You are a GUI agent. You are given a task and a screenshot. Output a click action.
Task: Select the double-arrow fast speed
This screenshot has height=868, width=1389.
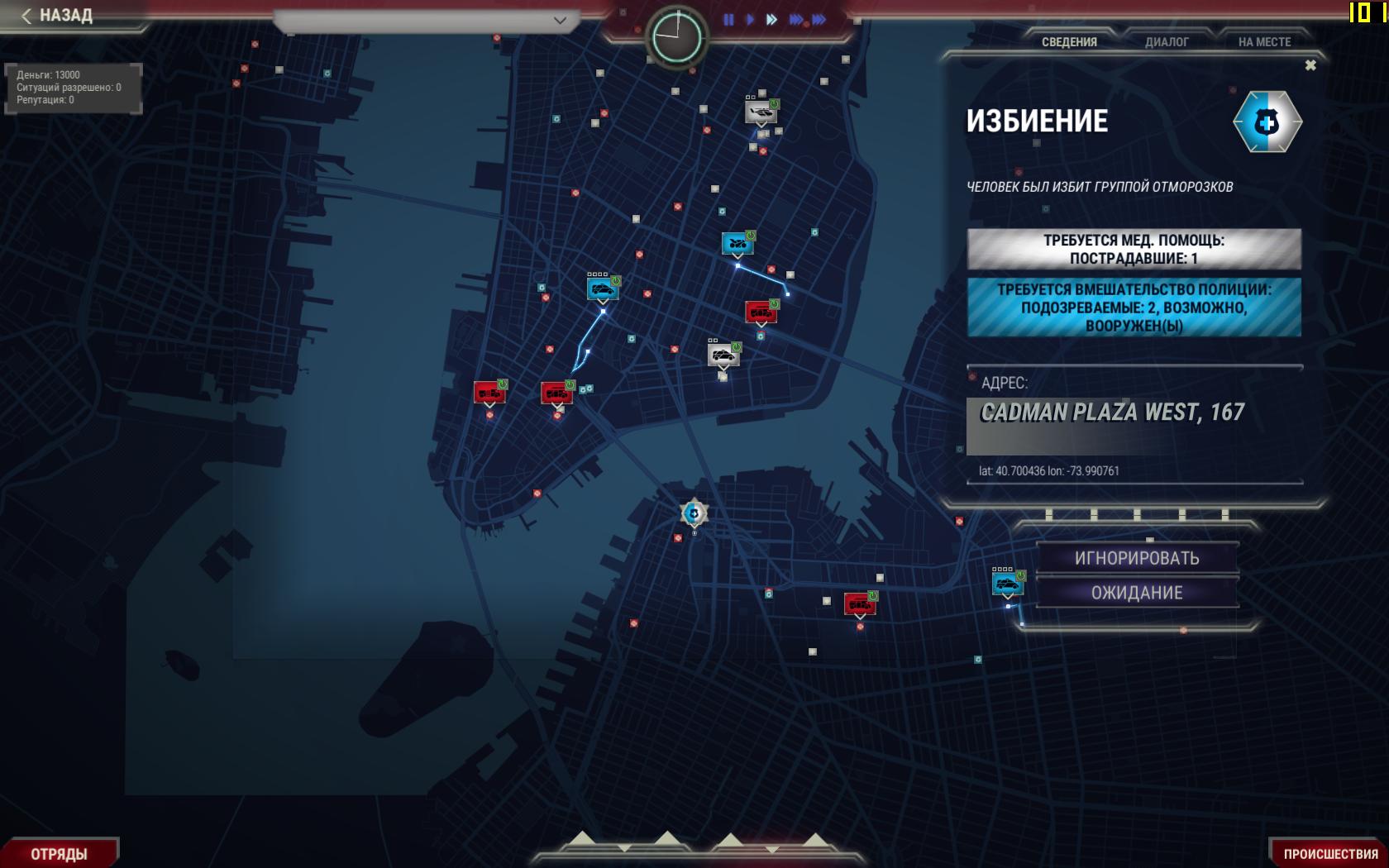tap(771, 20)
